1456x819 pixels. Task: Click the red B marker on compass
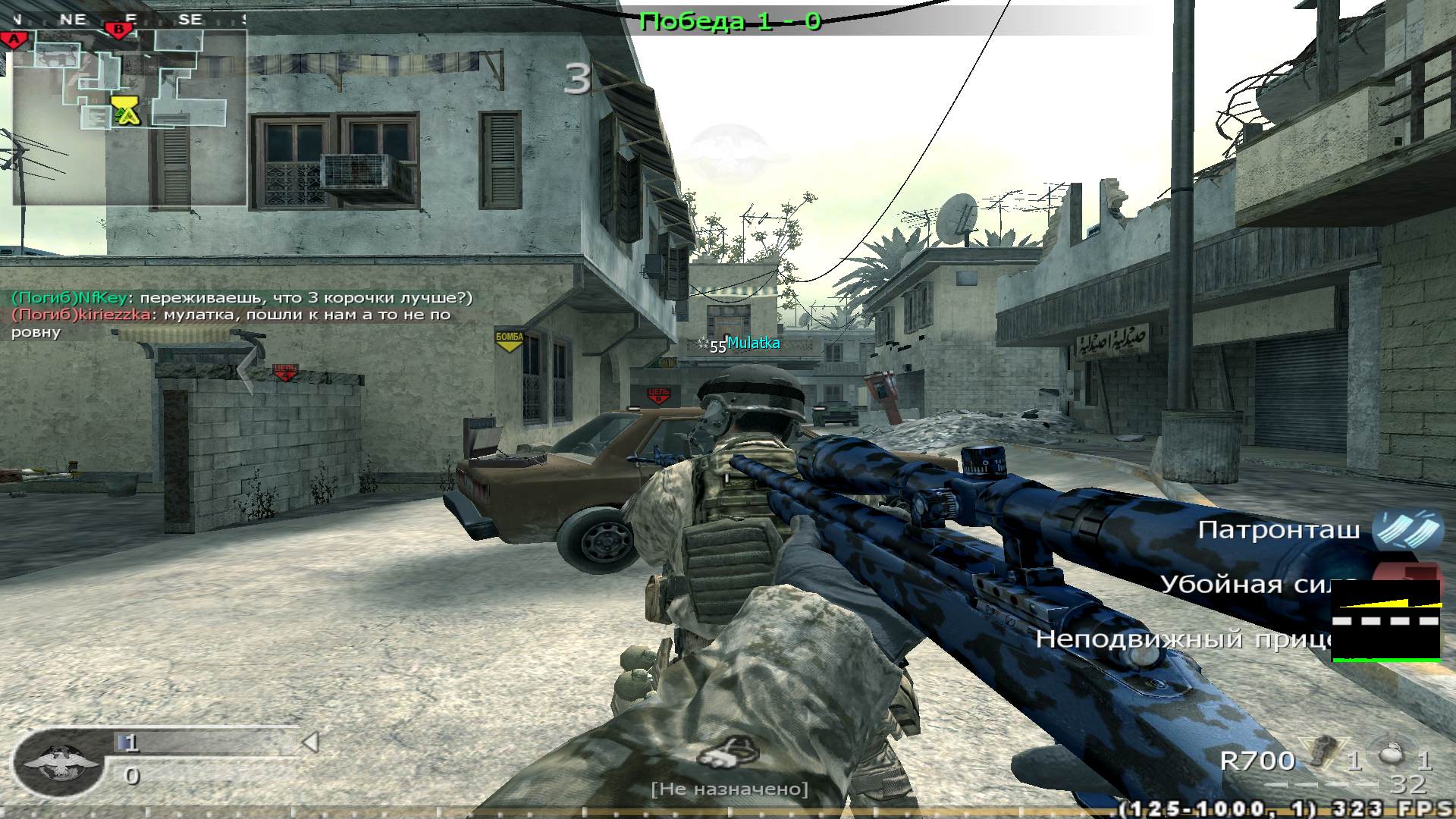[118, 30]
